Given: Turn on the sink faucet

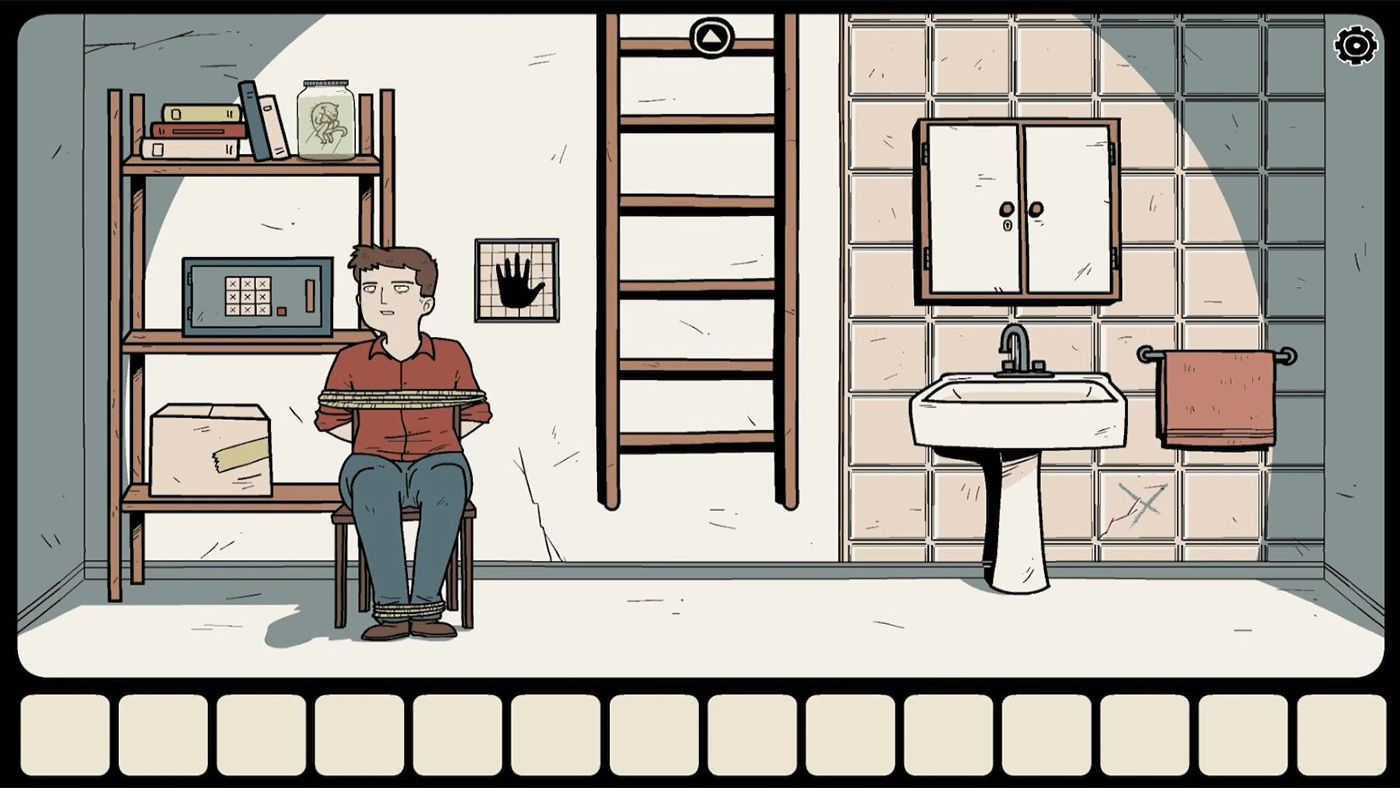Looking at the screenshot, I should click(x=1018, y=347).
